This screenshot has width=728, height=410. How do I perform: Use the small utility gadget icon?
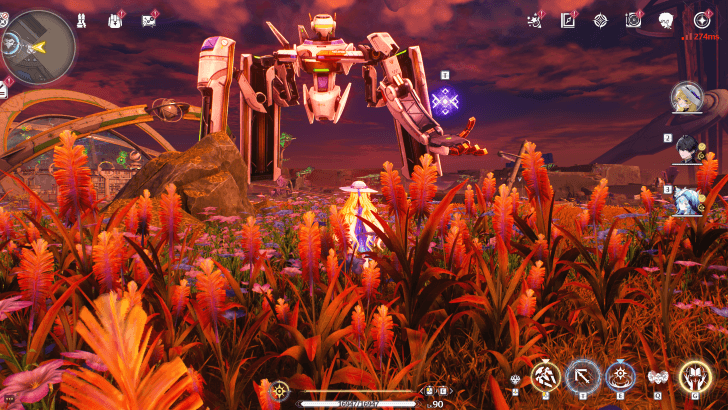click(515, 379)
